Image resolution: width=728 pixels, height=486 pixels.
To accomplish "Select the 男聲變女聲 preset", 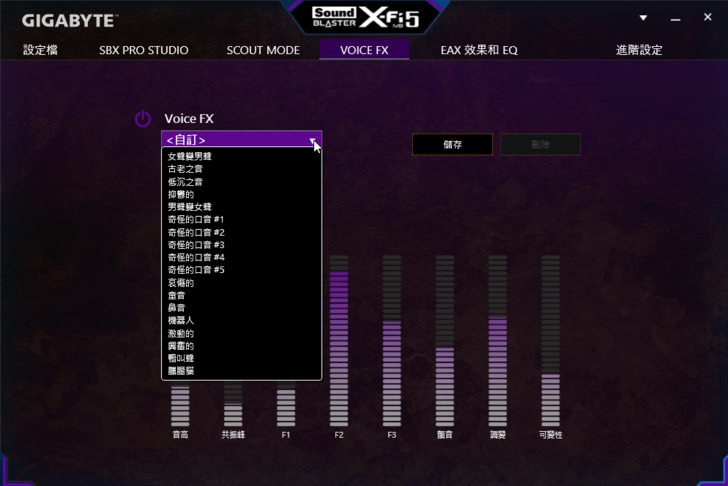I will pos(190,207).
